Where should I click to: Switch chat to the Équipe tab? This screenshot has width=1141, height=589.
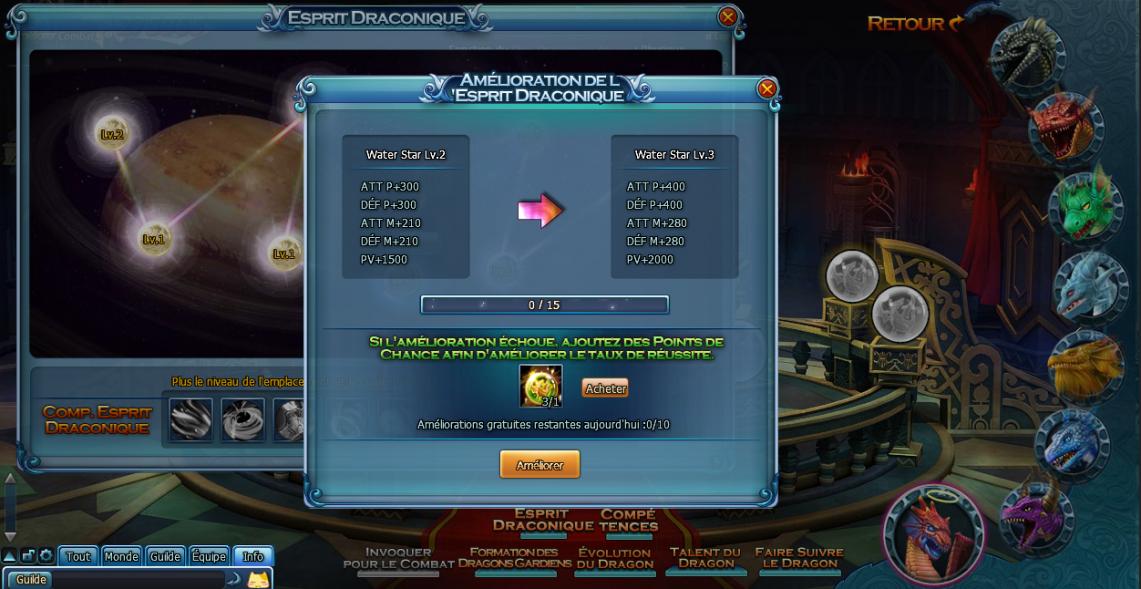(209, 556)
